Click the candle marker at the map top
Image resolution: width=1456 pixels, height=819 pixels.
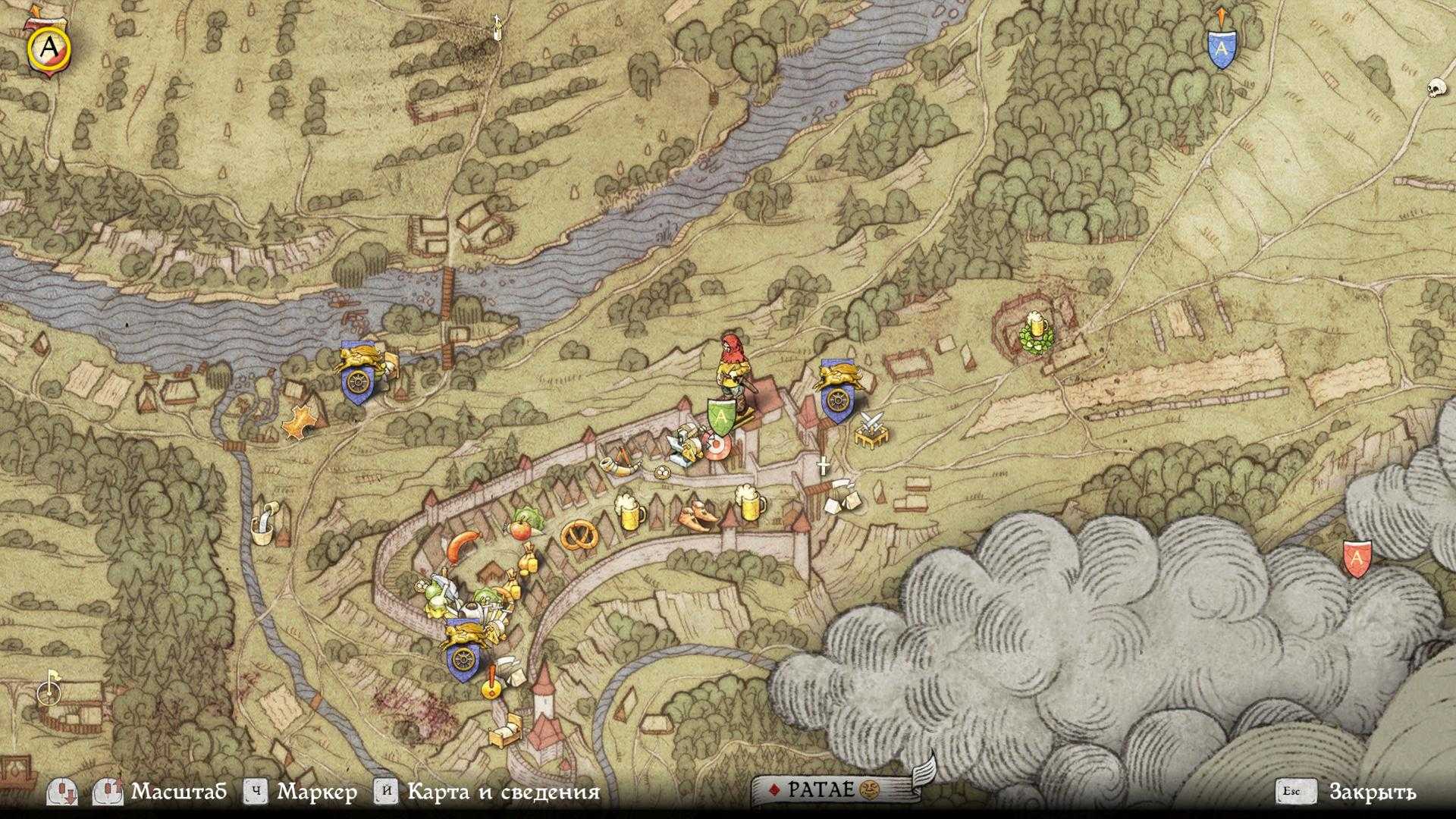(497, 27)
